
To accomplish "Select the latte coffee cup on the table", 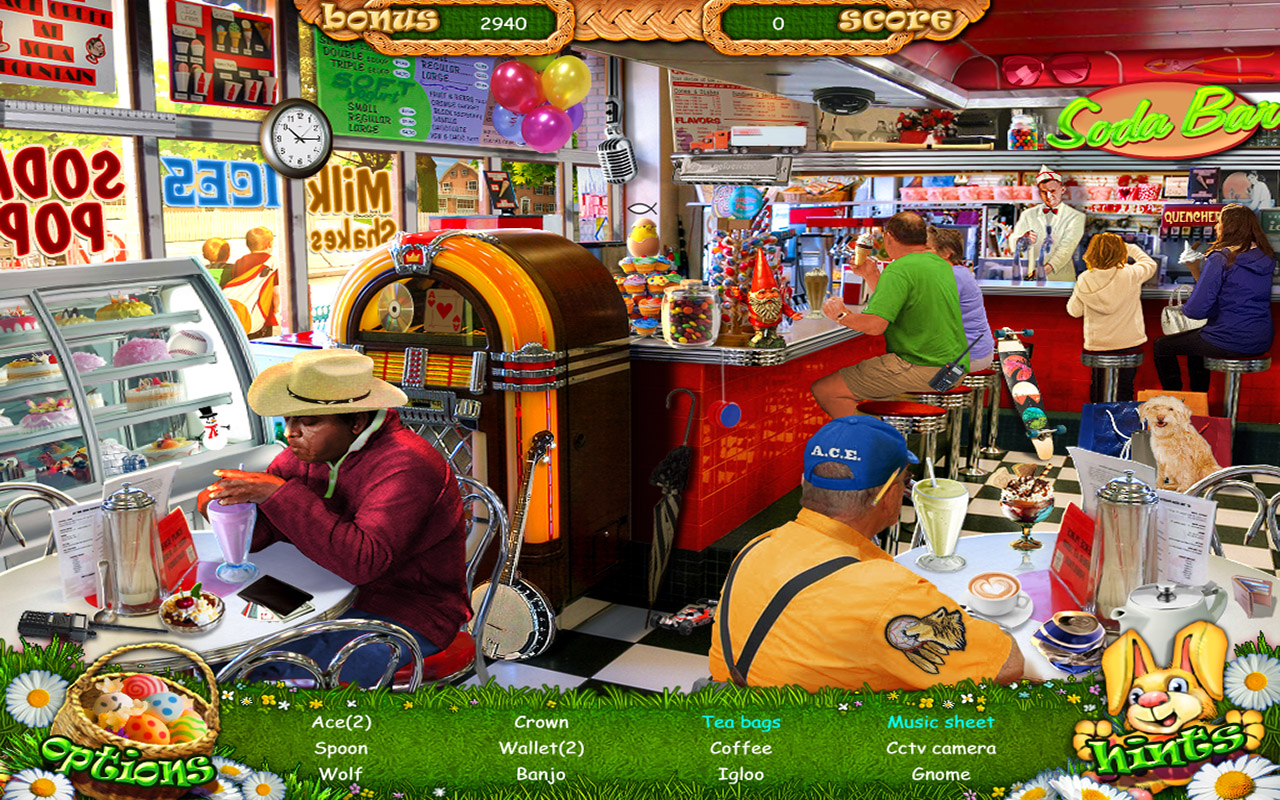I will click(993, 592).
